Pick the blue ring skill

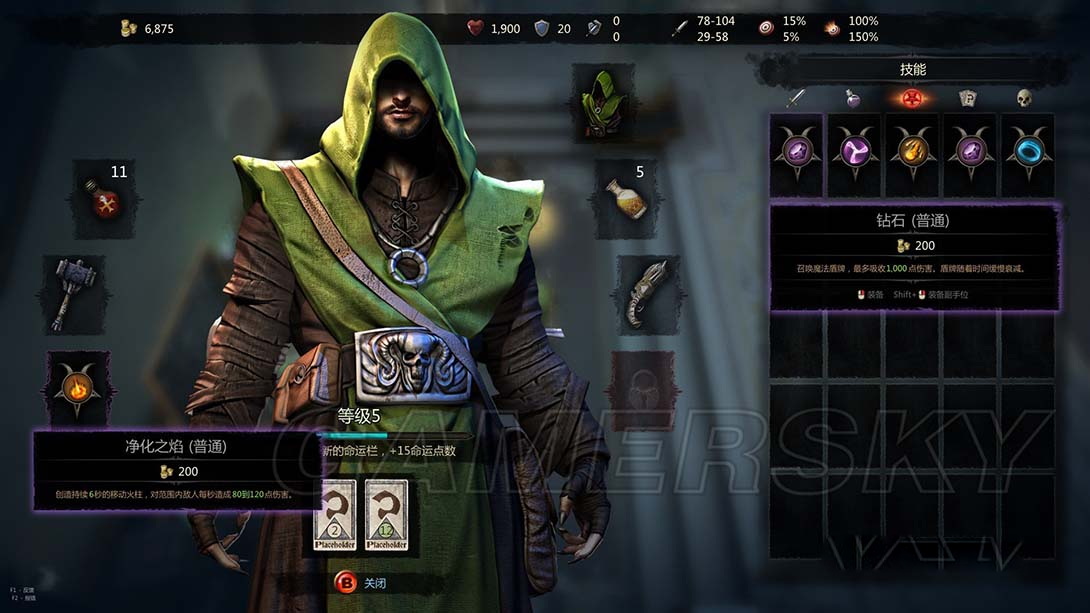[x=1027, y=152]
